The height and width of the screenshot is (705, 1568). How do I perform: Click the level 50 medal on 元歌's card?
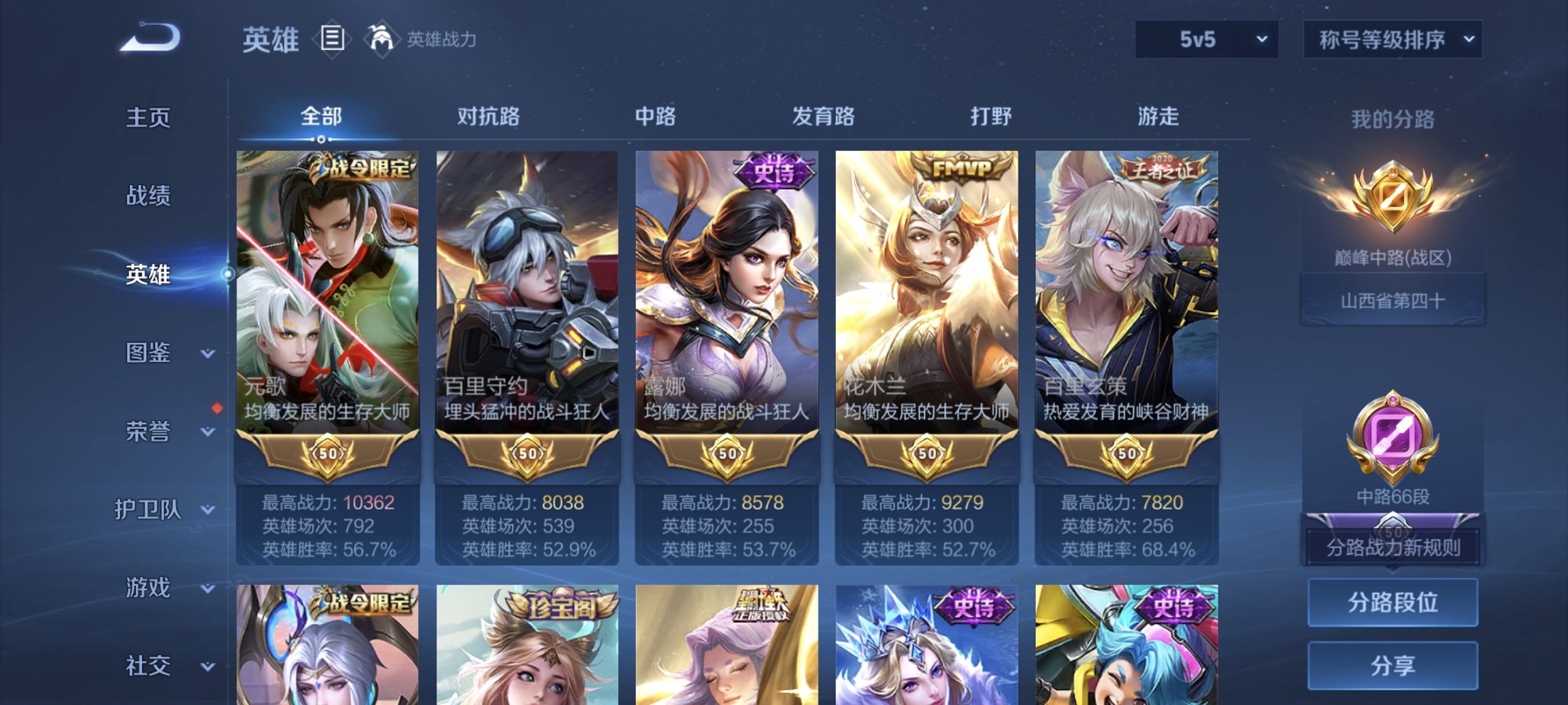pos(326,454)
